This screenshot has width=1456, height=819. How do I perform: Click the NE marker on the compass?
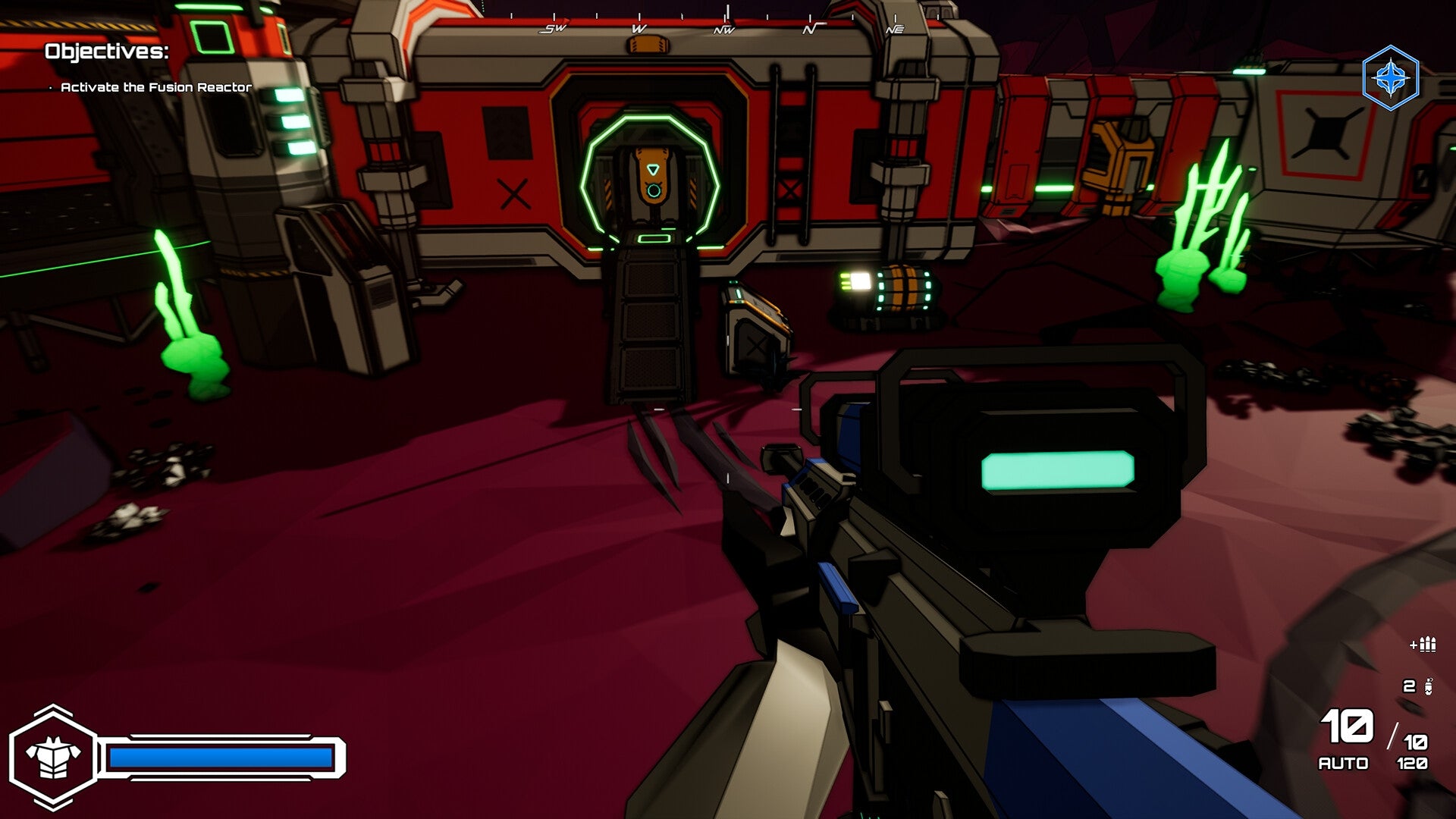pos(895,30)
